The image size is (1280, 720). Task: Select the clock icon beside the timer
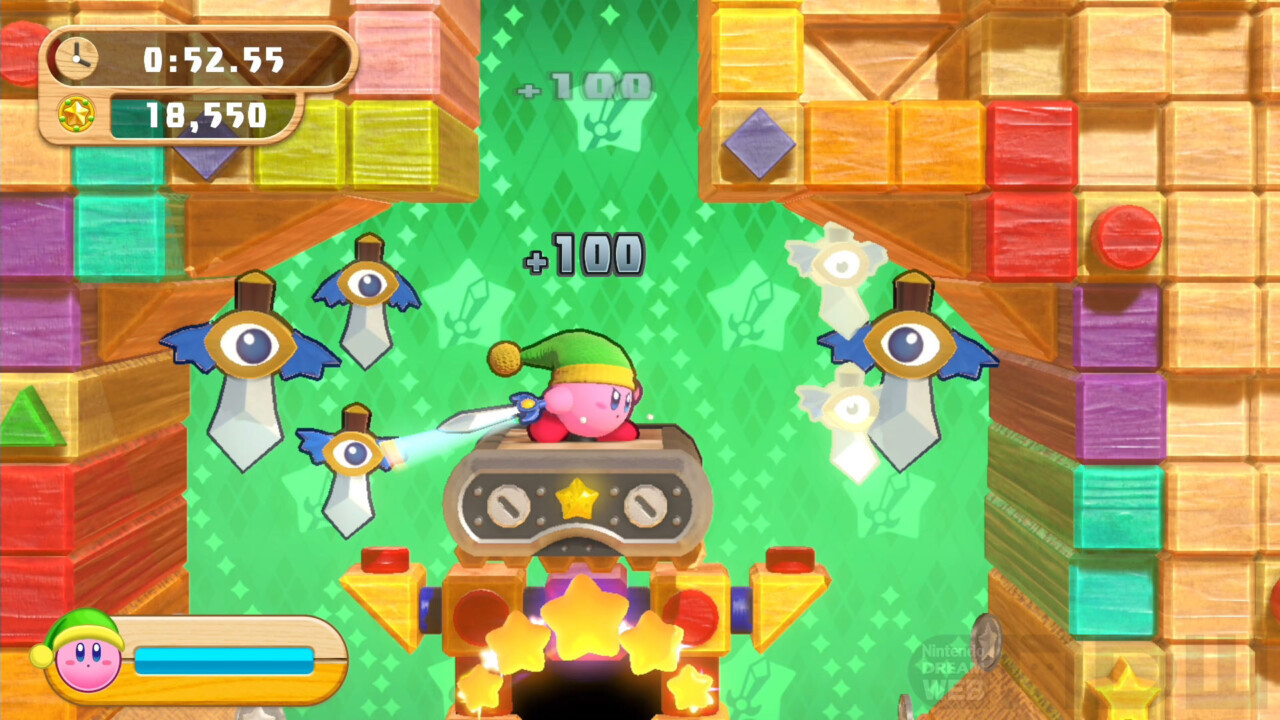(x=76, y=59)
